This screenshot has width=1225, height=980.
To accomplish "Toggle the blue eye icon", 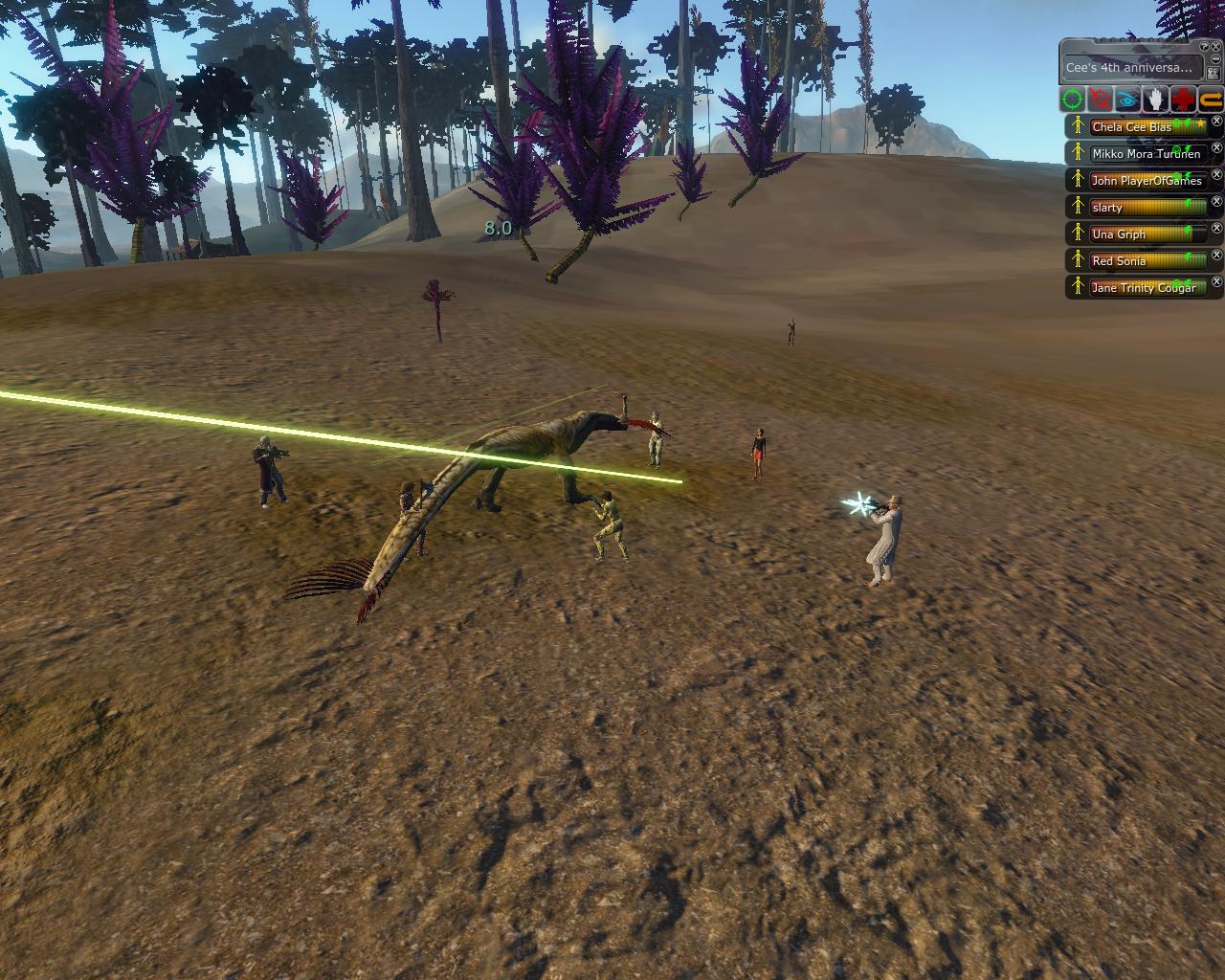I will [1128, 99].
